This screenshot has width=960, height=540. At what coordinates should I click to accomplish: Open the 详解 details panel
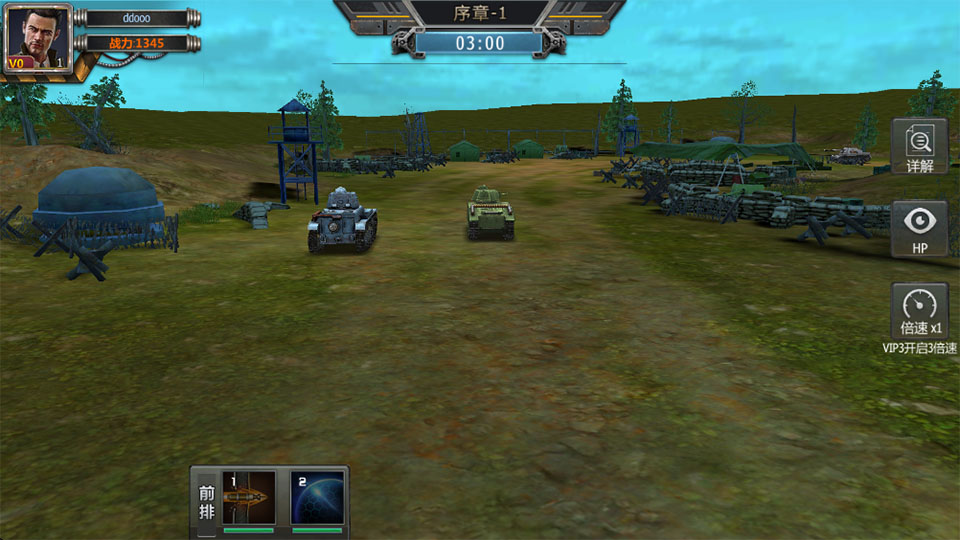(x=919, y=146)
